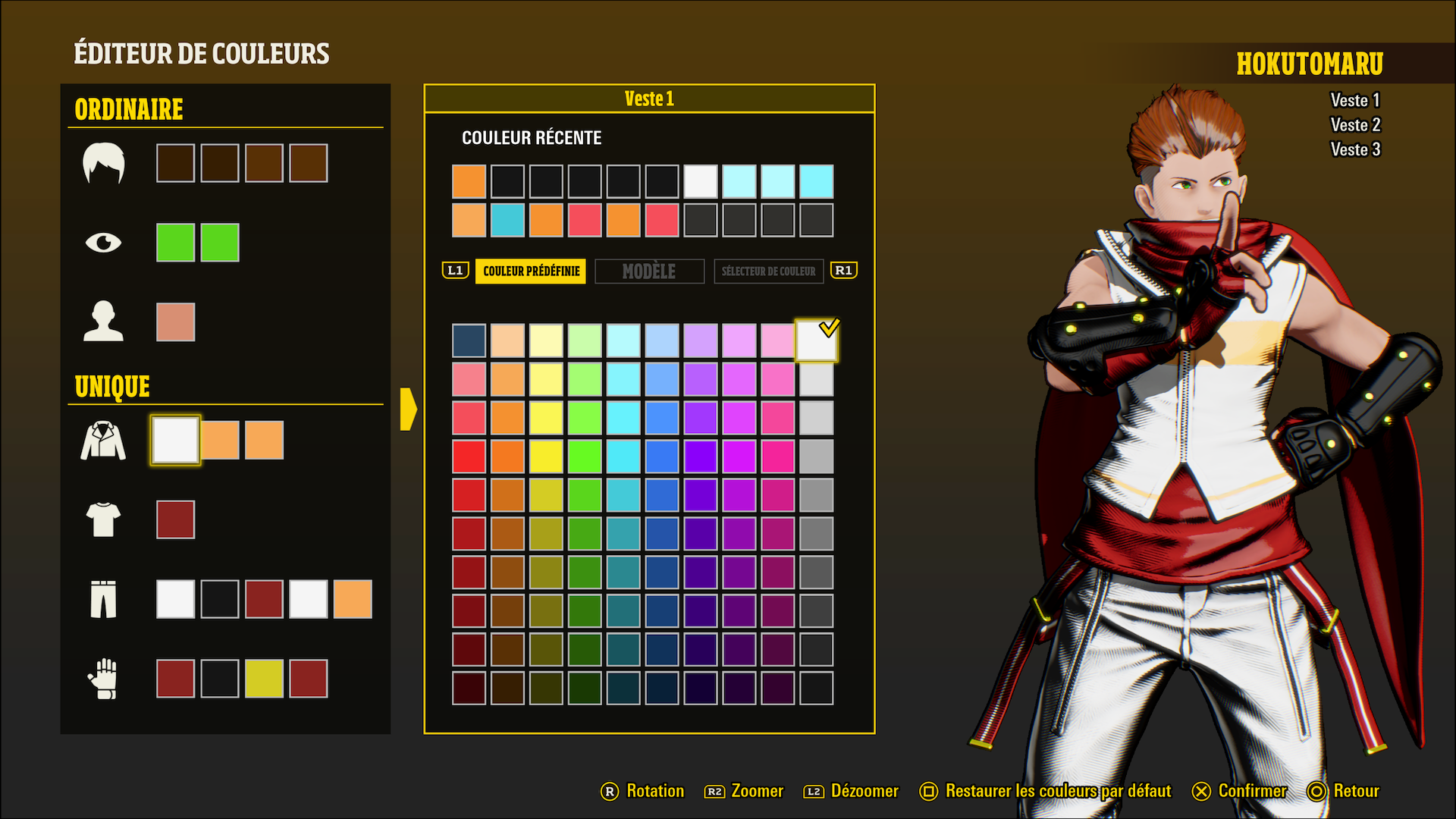This screenshot has width=1456, height=819.
Task: Click the hair category icon
Action: pos(103,163)
